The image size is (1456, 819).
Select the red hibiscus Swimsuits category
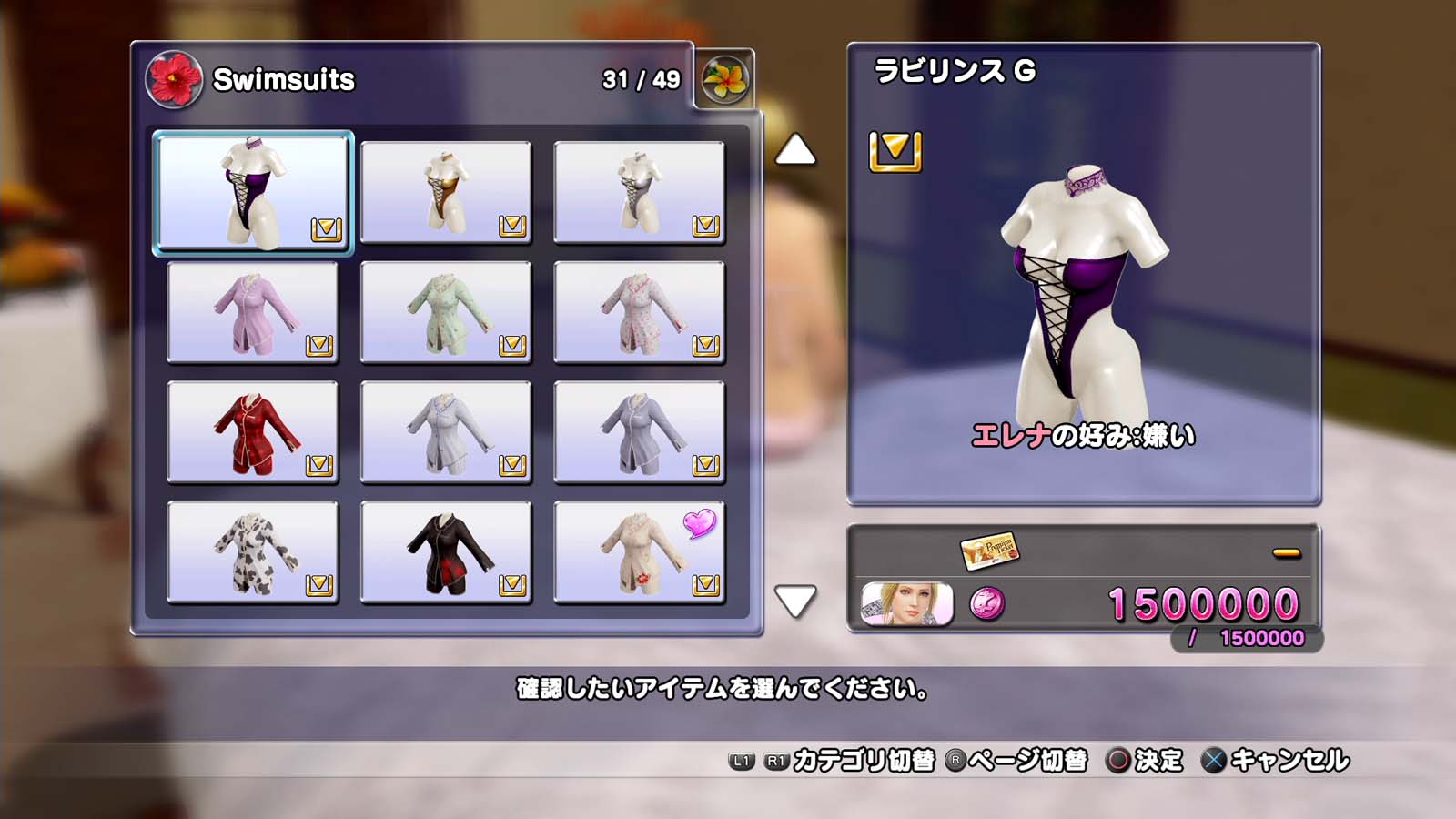(174, 79)
